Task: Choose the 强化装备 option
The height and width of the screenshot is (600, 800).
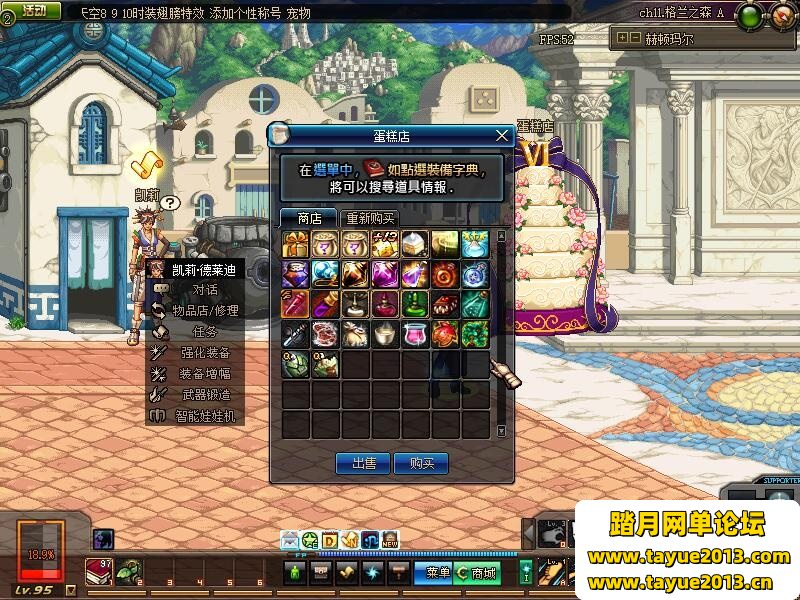Action: (x=205, y=352)
